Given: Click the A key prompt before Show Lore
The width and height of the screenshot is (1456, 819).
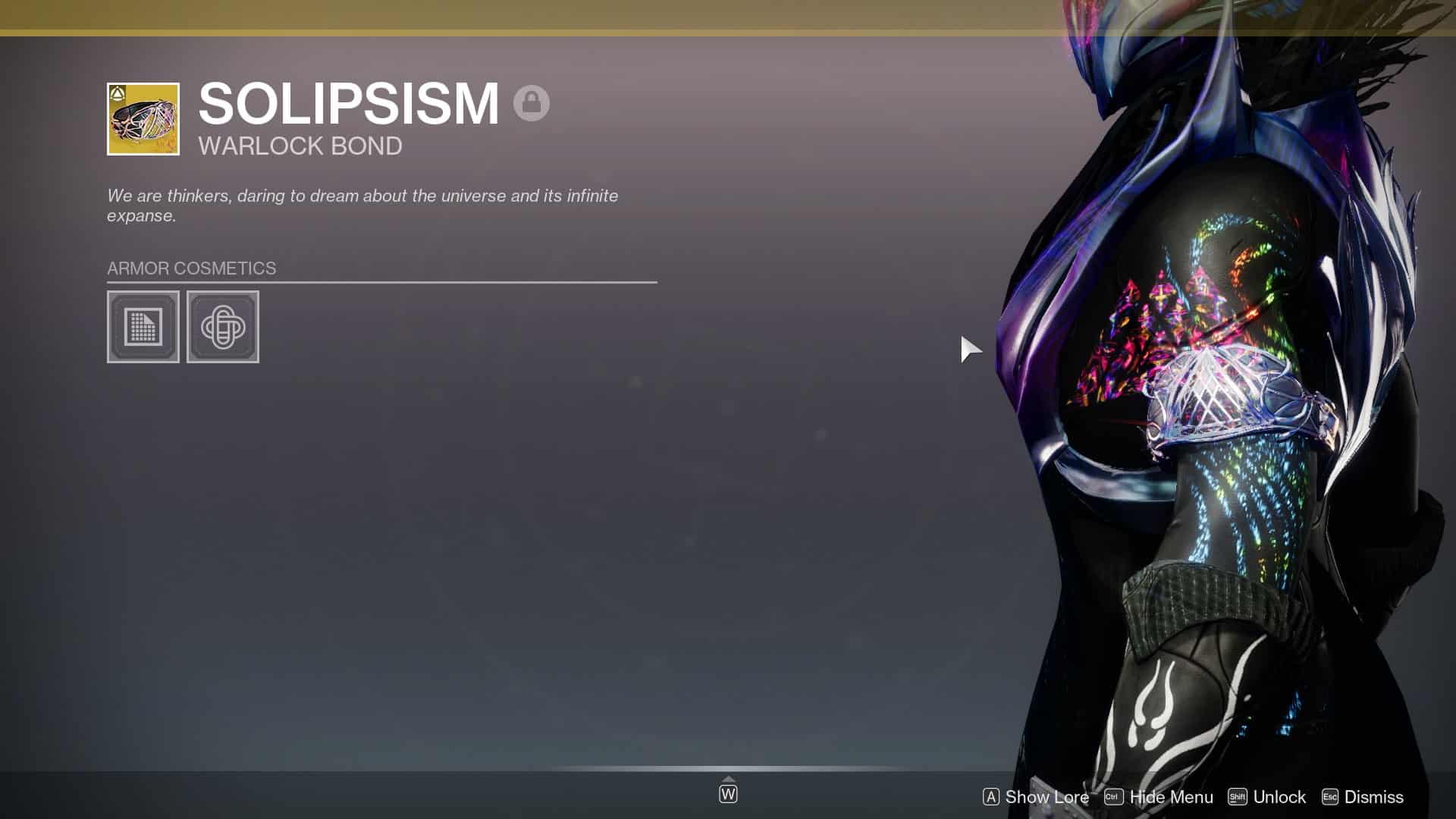Looking at the screenshot, I should 990,797.
